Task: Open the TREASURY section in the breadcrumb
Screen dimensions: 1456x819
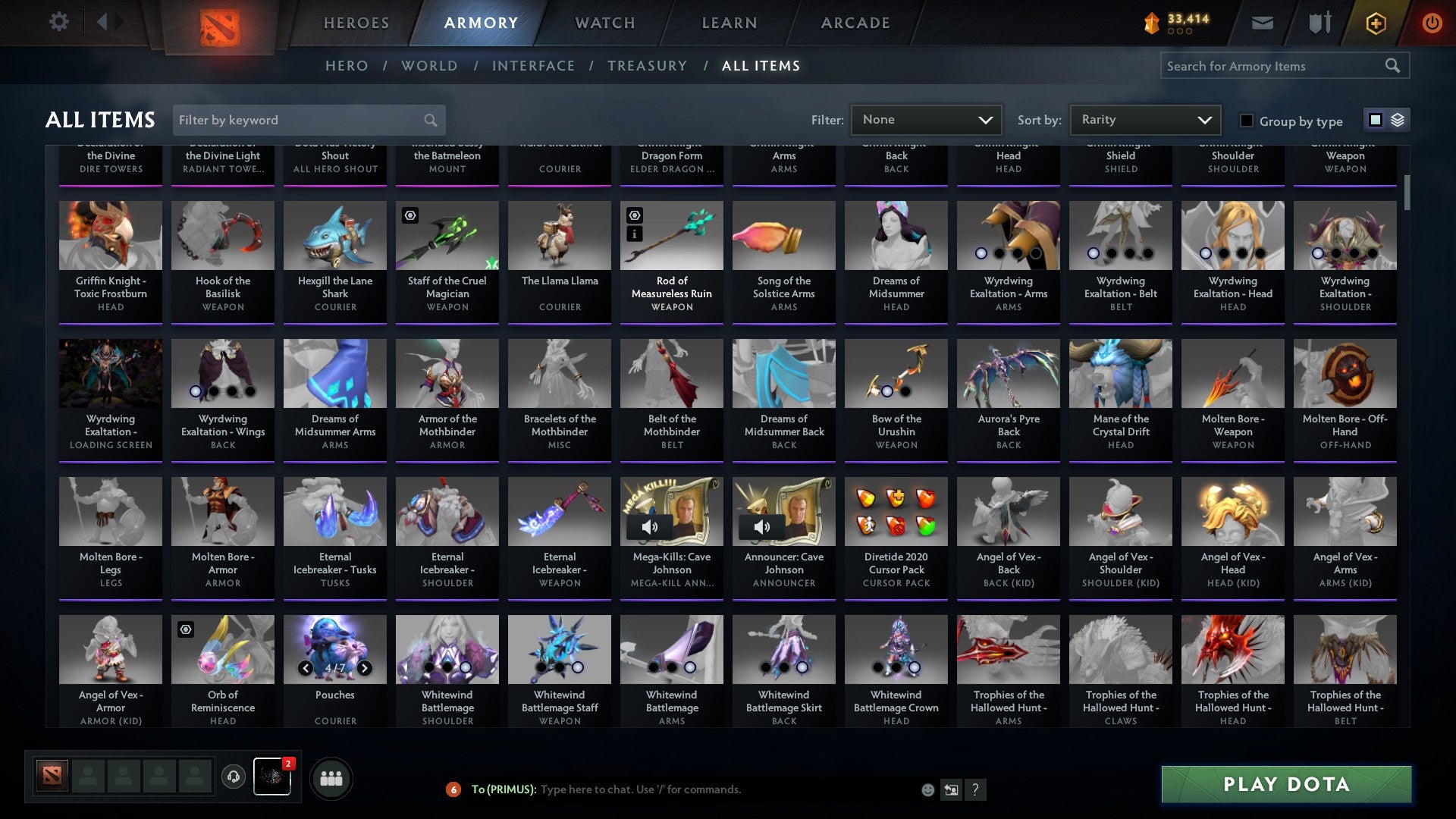Action: tap(648, 66)
